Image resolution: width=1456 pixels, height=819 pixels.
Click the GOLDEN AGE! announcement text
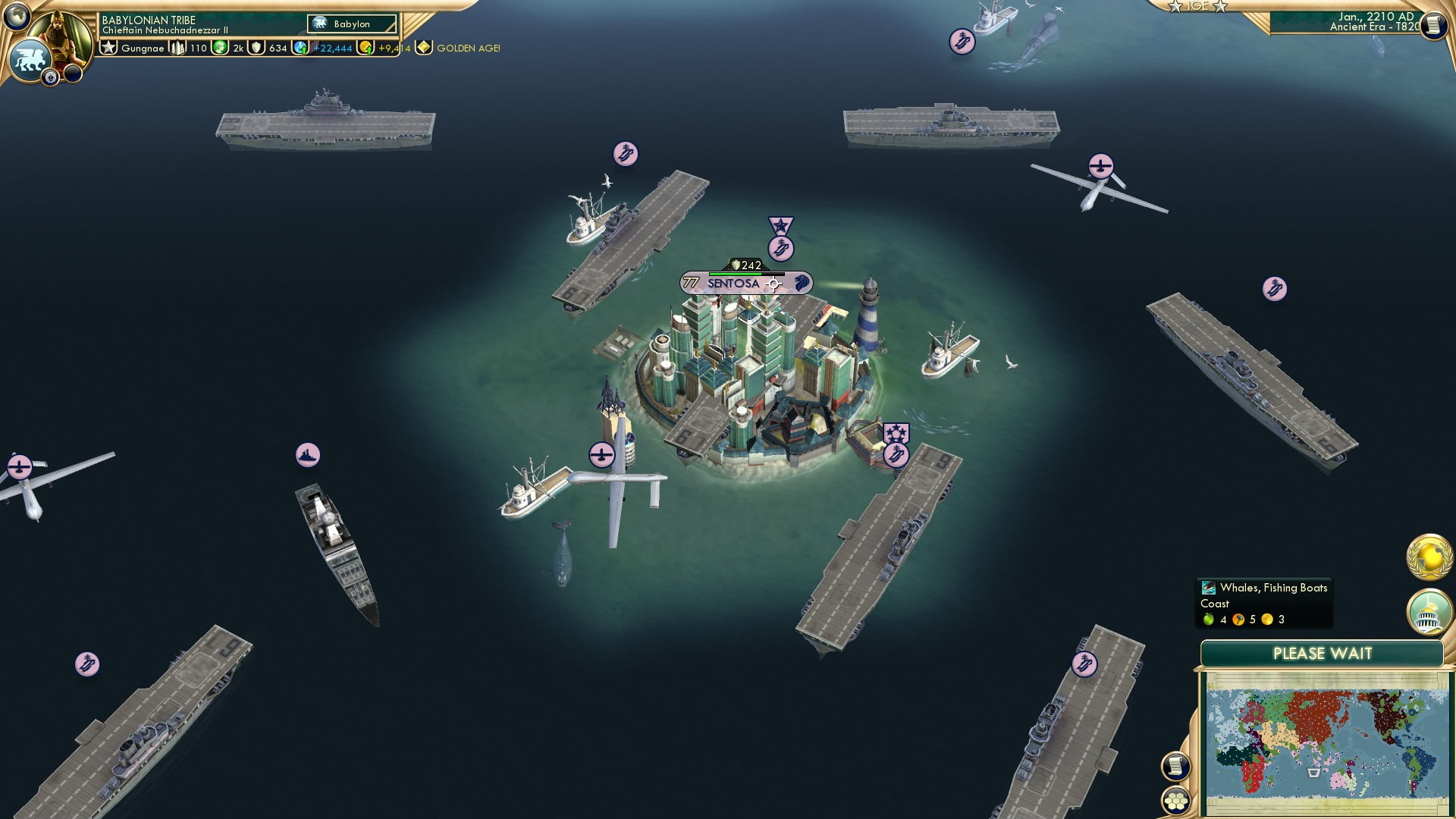point(467,47)
